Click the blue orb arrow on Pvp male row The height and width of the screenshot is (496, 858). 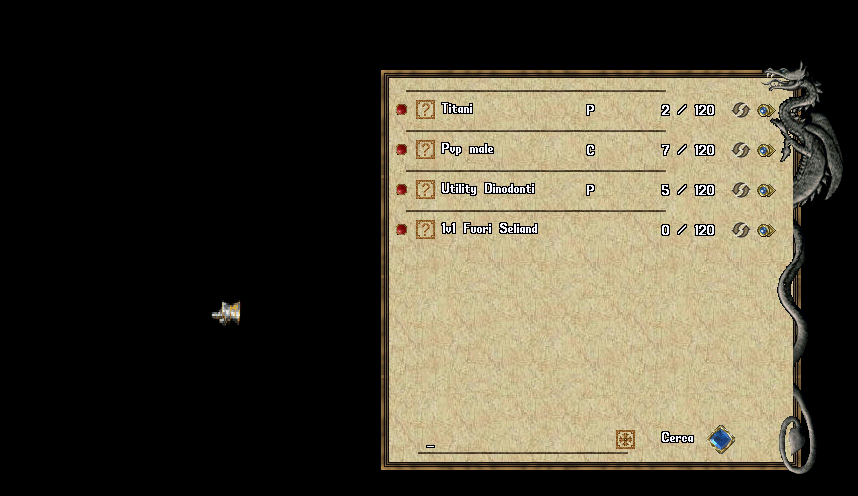pos(766,150)
